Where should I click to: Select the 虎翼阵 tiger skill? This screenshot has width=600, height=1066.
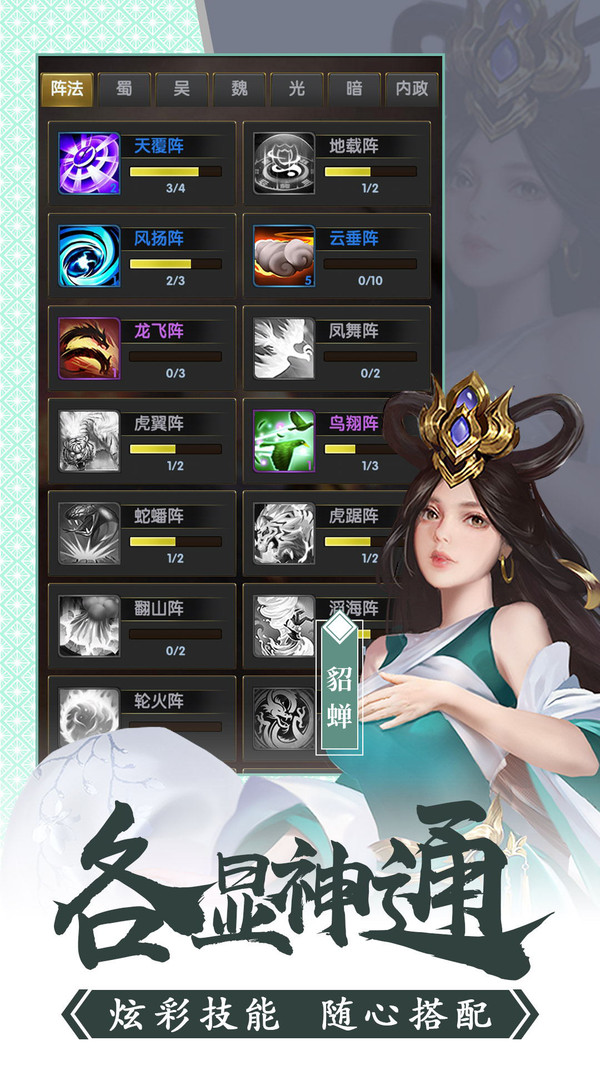point(142,441)
